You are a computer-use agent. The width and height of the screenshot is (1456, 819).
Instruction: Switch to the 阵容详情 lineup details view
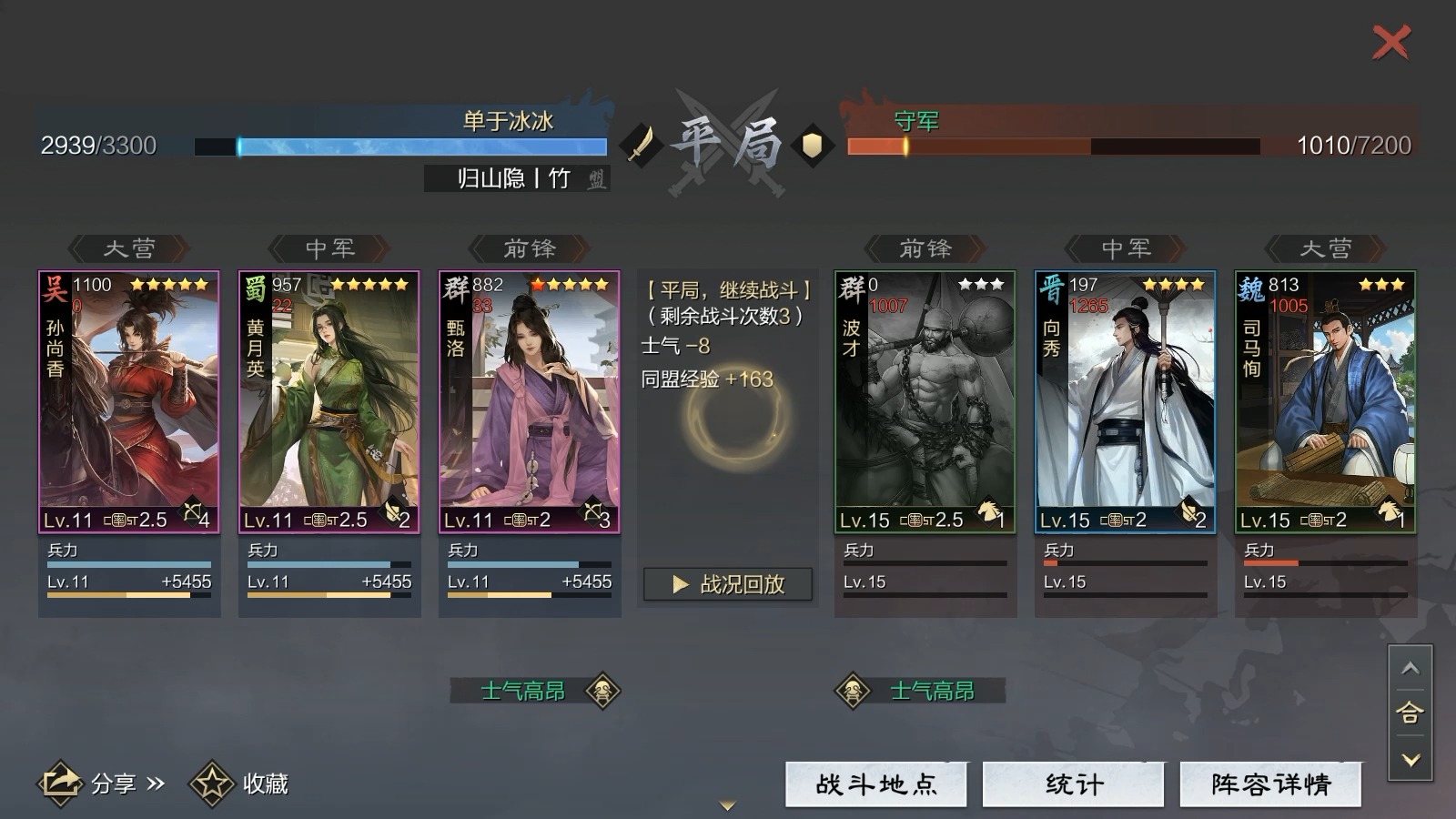tap(1271, 784)
